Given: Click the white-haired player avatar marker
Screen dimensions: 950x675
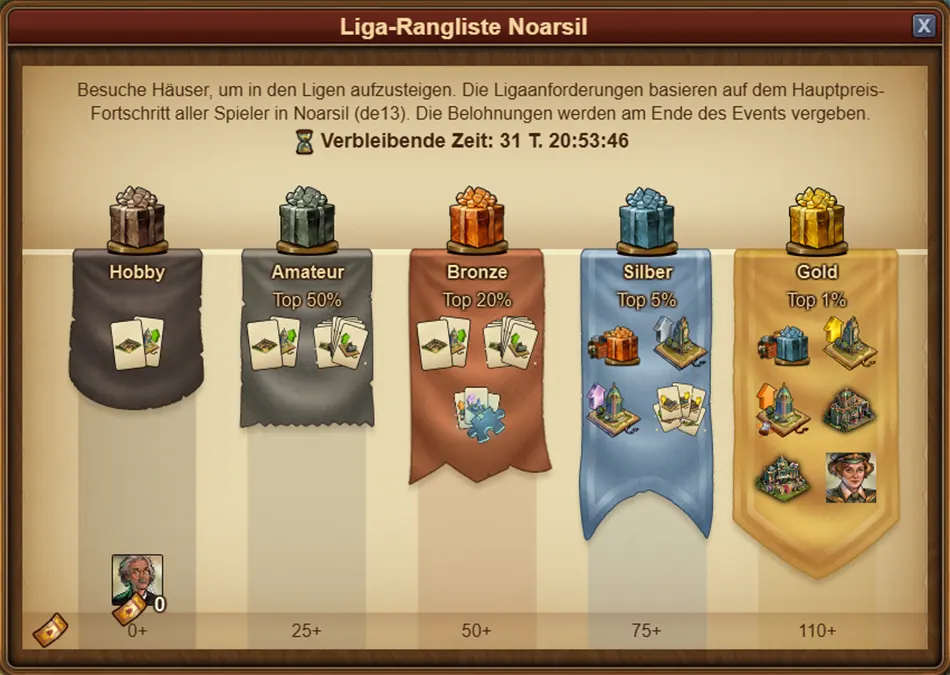Looking at the screenshot, I should [137, 580].
